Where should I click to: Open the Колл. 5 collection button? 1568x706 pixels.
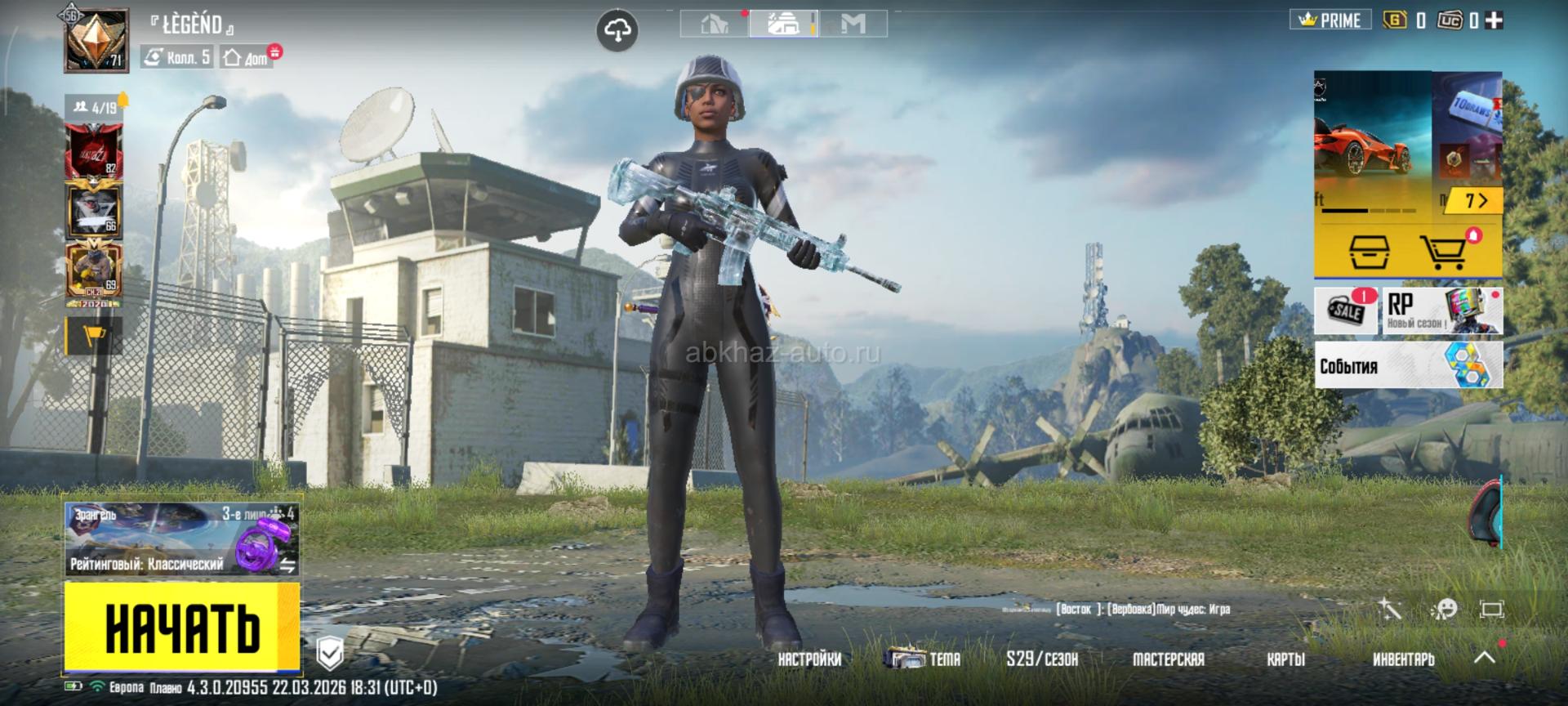177,57
